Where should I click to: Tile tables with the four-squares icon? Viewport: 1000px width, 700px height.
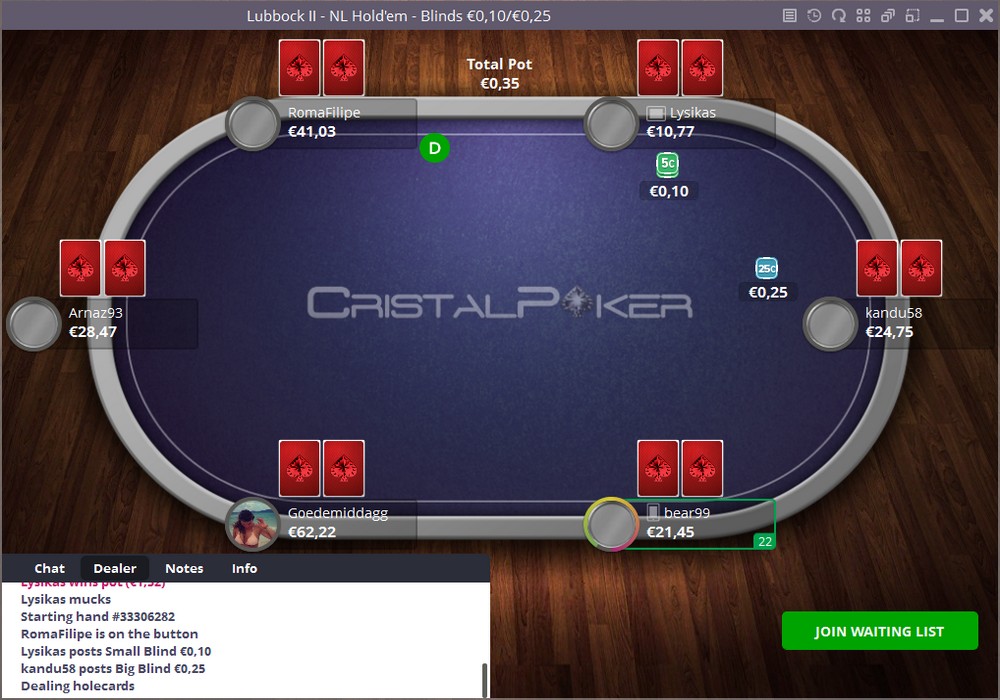pyautogui.click(x=863, y=15)
